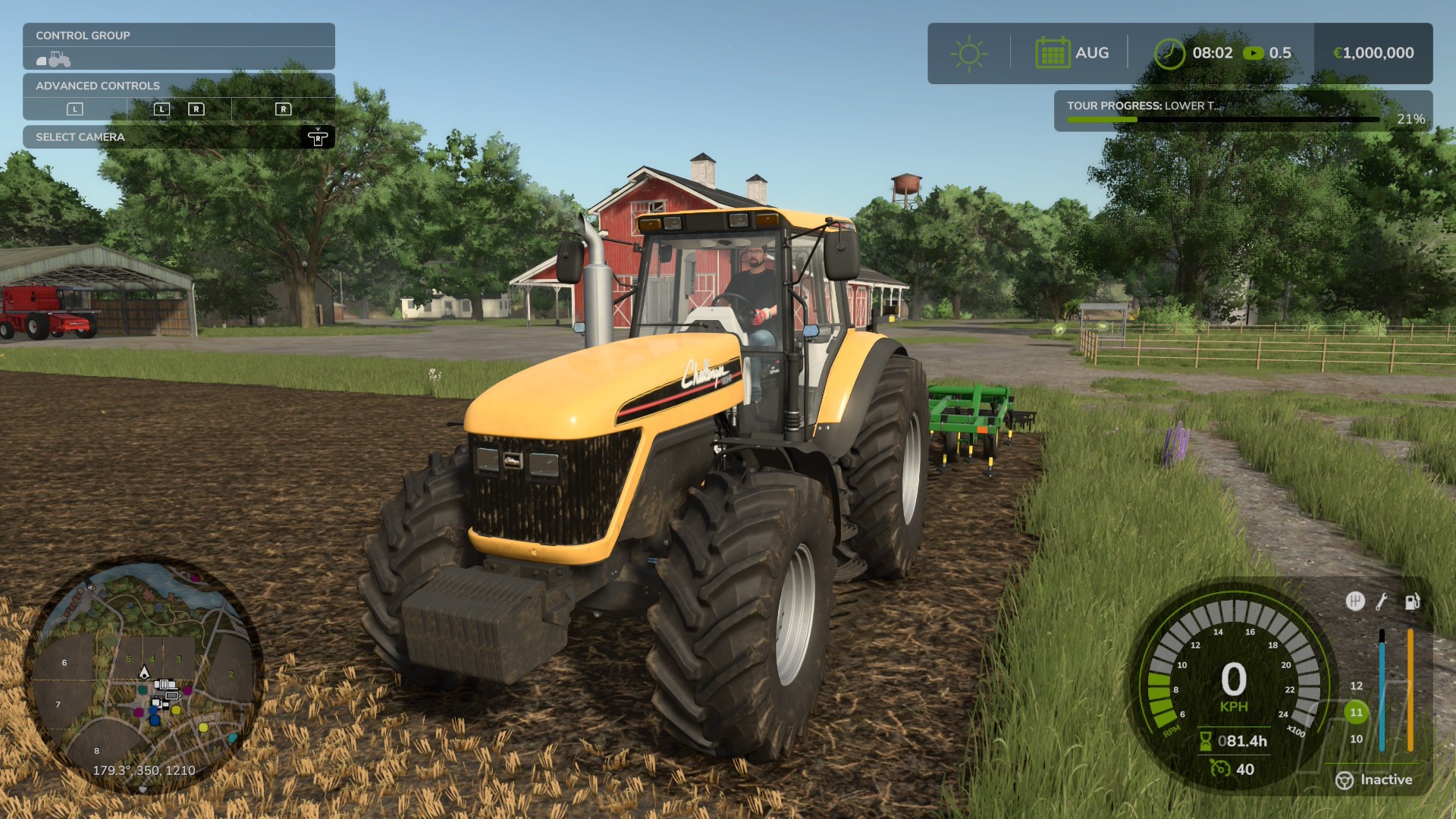Image resolution: width=1456 pixels, height=819 pixels.
Task: Expand the Advanced Controls panel
Action: 179,86
